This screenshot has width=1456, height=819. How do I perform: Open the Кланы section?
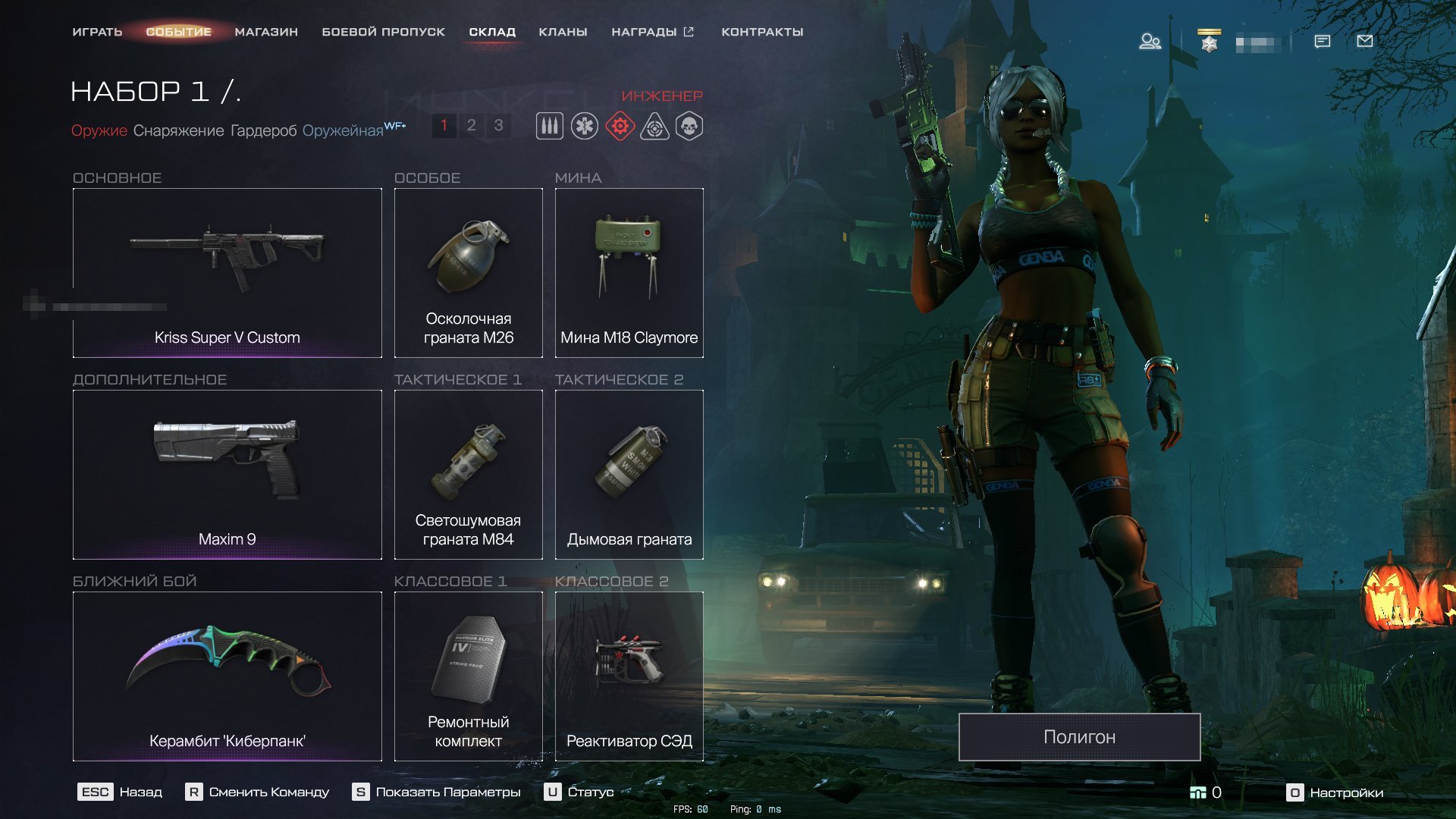(563, 32)
